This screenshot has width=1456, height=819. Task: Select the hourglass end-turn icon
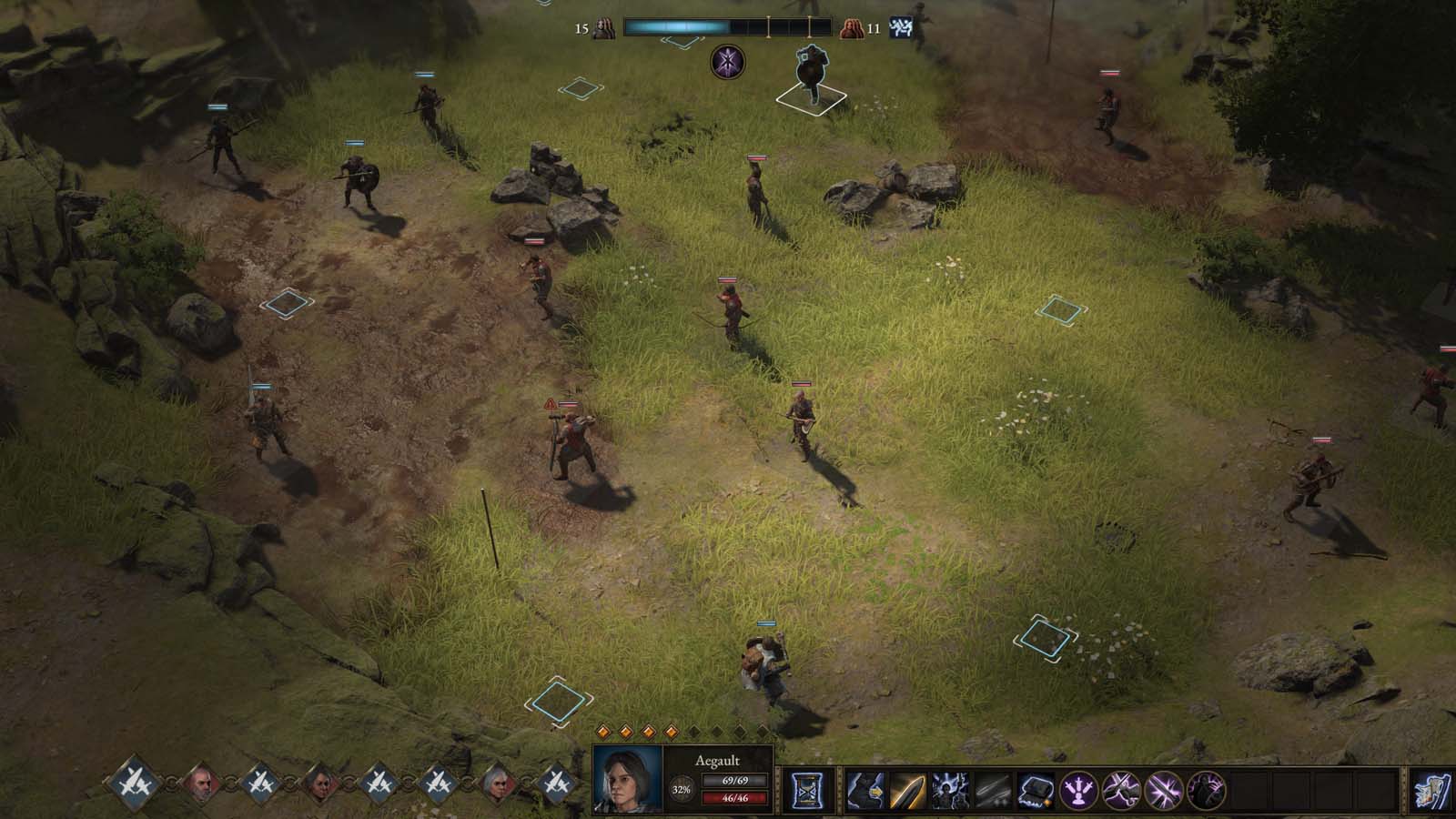click(x=808, y=790)
